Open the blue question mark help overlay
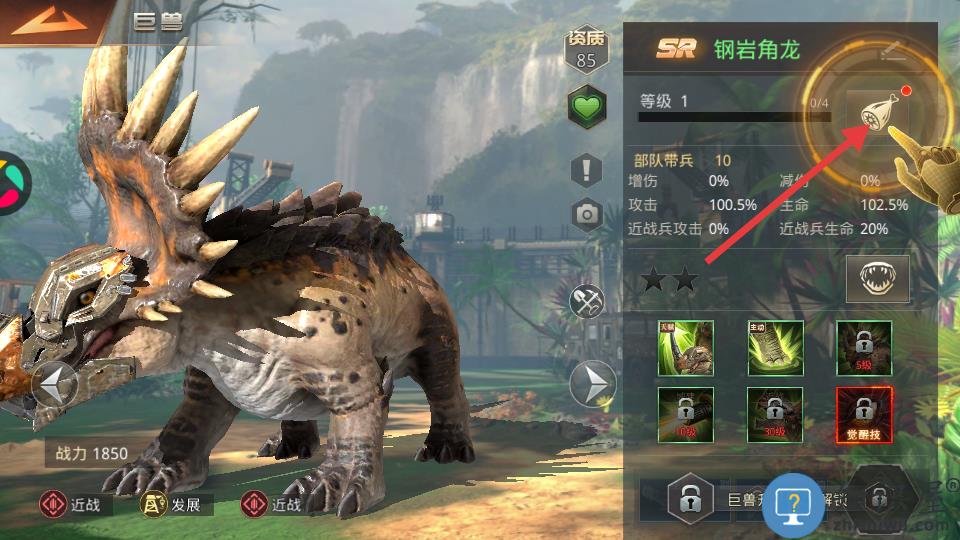Viewport: 960px width, 540px height. point(793,505)
